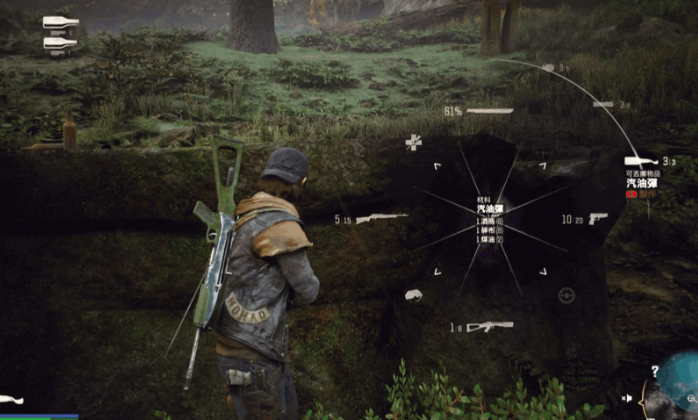The width and height of the screenshot is (698, 420).
Task: Click the question mark marker on the minimap
Action: 654,370
